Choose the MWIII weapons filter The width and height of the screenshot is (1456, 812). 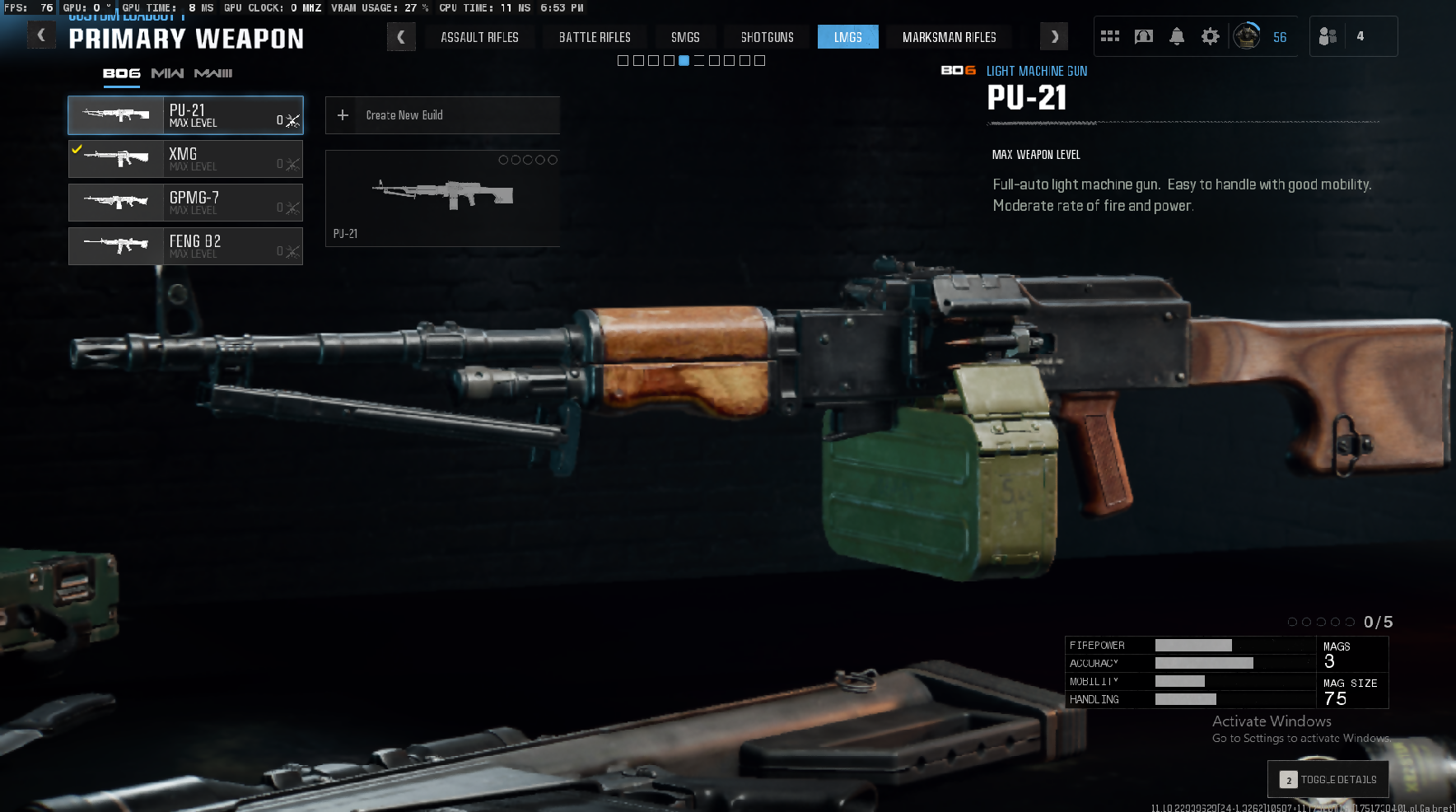tap(213, 73)
